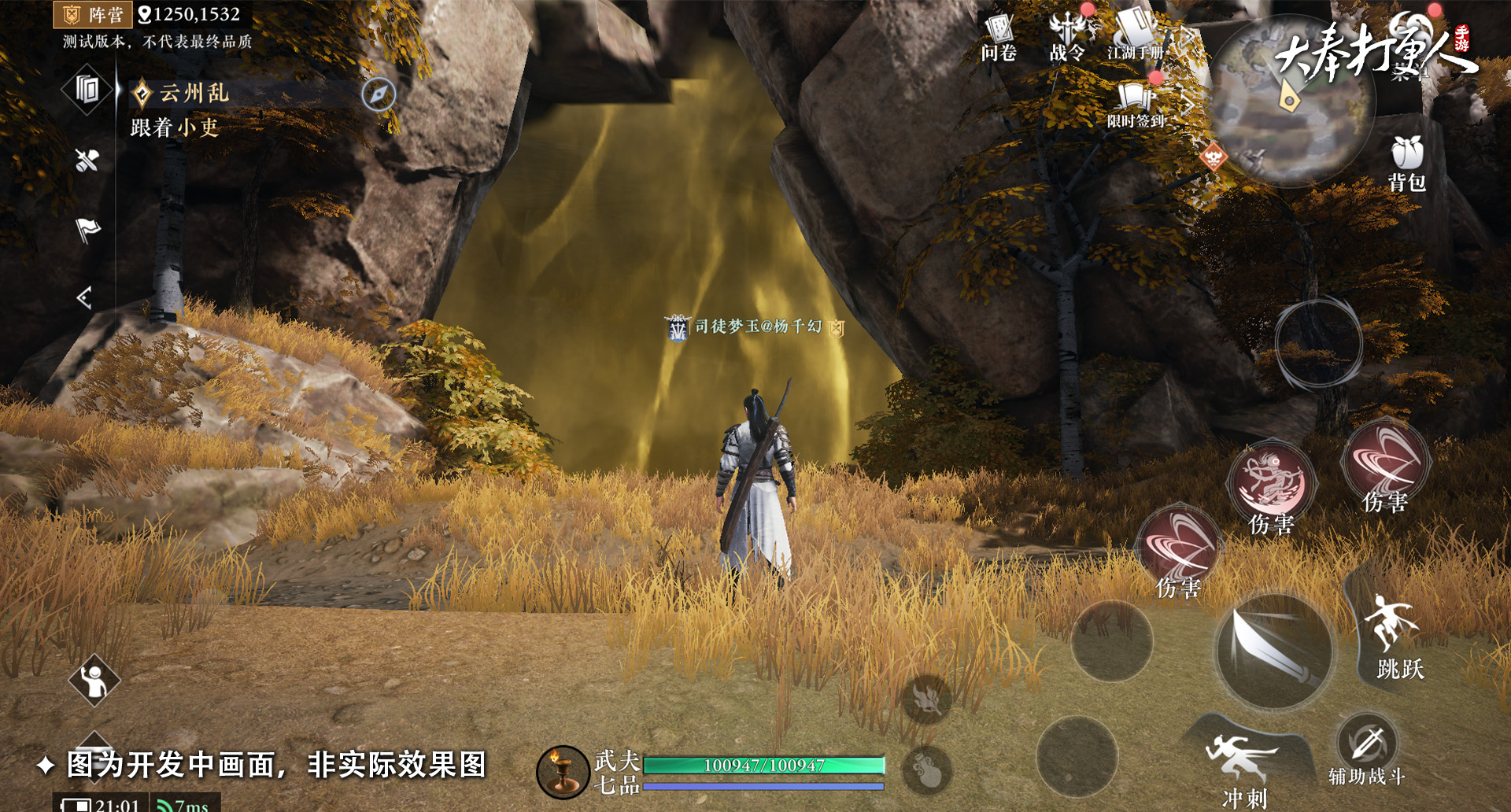Screen dimensions: 1511x812
Task: Collapse the left panel with the arrow
Action: 85,297
